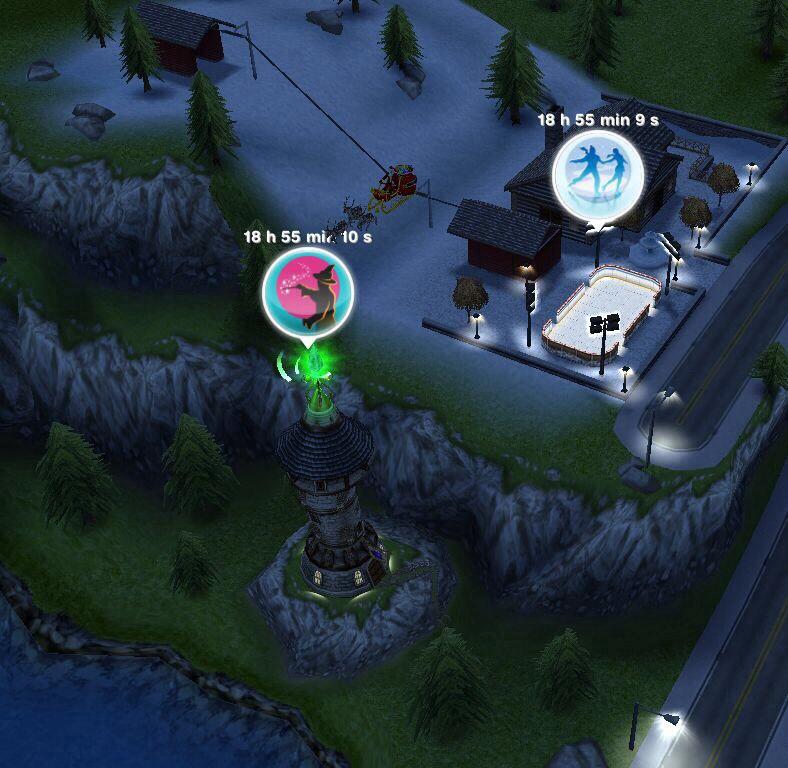Open the blue ice skating activity bubble

click(598, 173)
